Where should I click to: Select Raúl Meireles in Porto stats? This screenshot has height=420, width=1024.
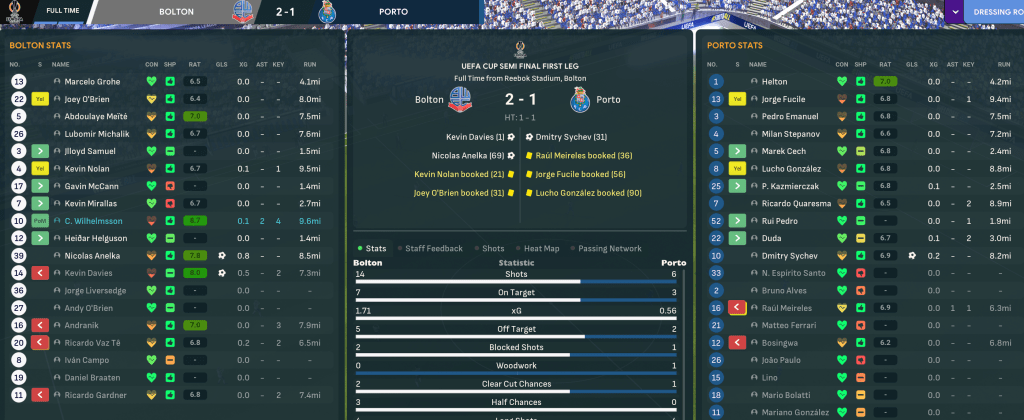pyautogui.click(x=790, y=308)
